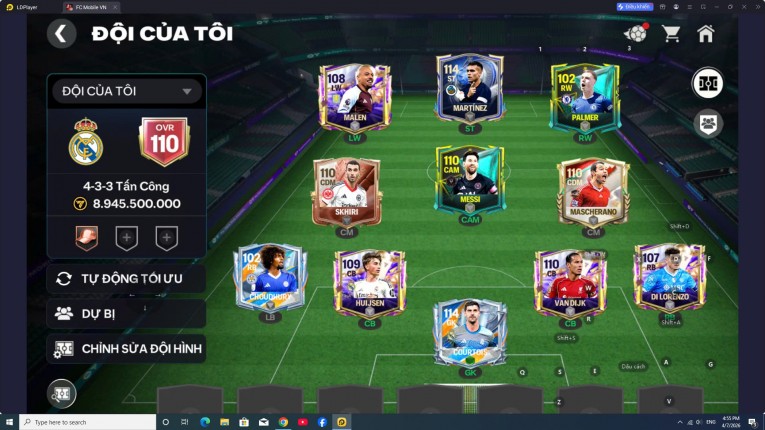This screenshot has width=765, height=430.
Task: Choose the Messi CAM player card
Action: coord(468,180)
